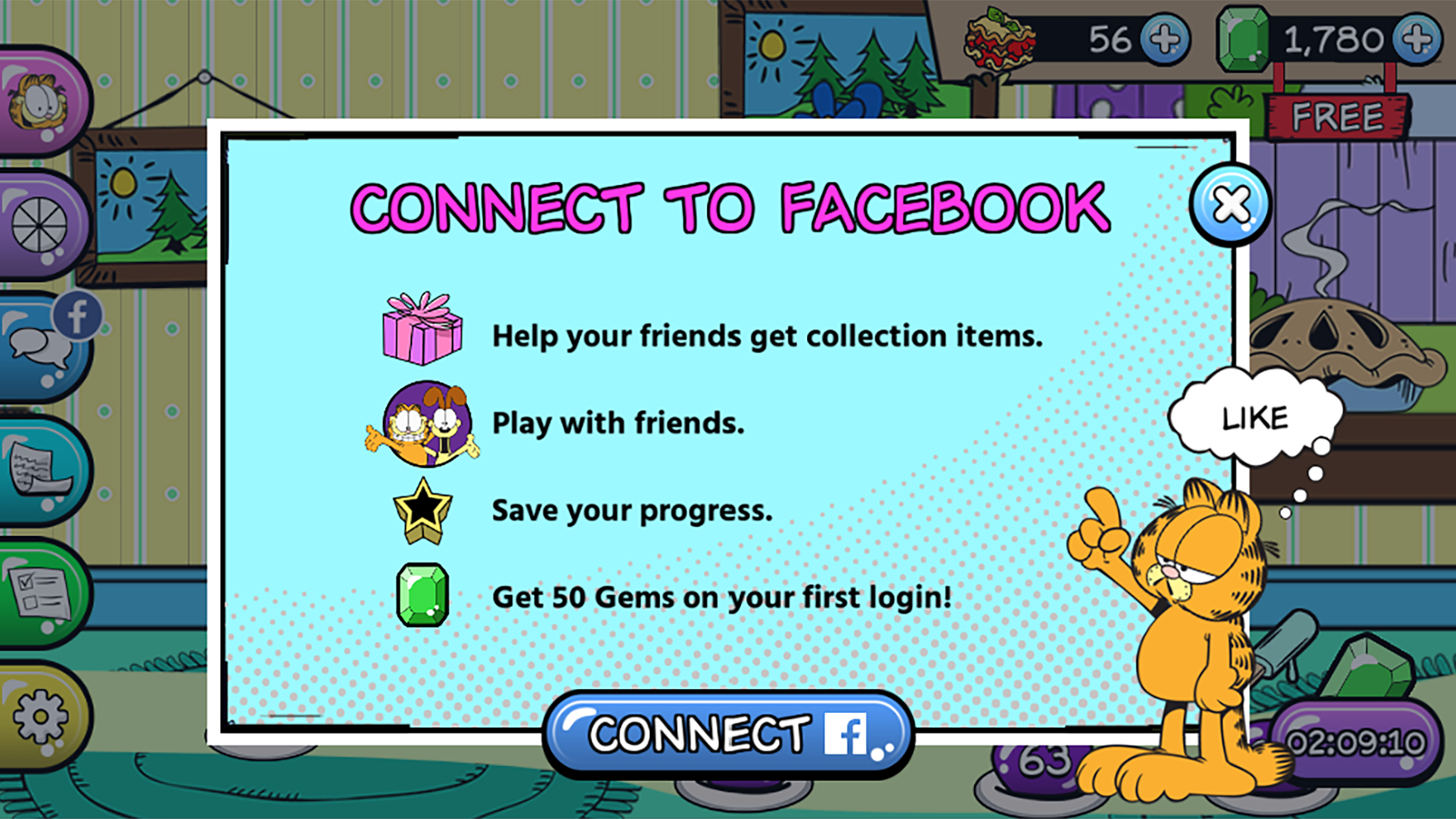Select the lasagna counter icon
This screenshot has width=1456, height=819.
pos(999,39)
